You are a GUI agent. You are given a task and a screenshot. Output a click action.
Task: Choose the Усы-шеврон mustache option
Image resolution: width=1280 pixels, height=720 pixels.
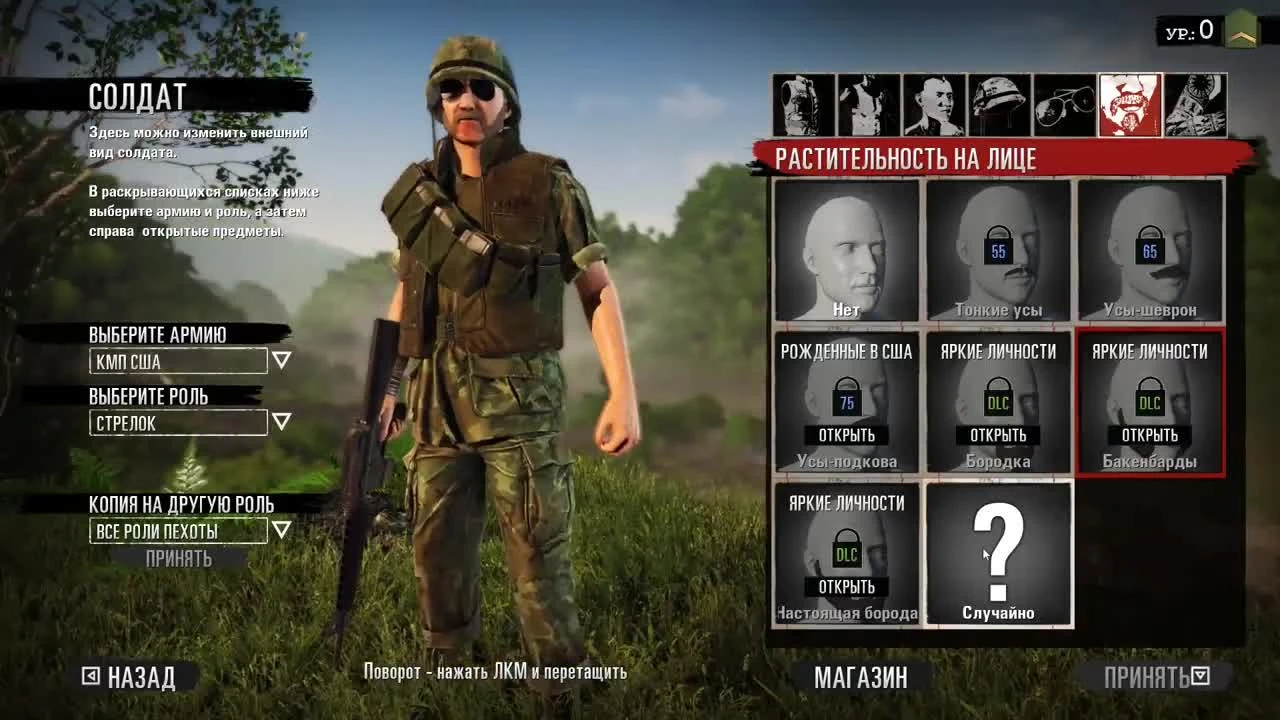(x=1150, y=248)
